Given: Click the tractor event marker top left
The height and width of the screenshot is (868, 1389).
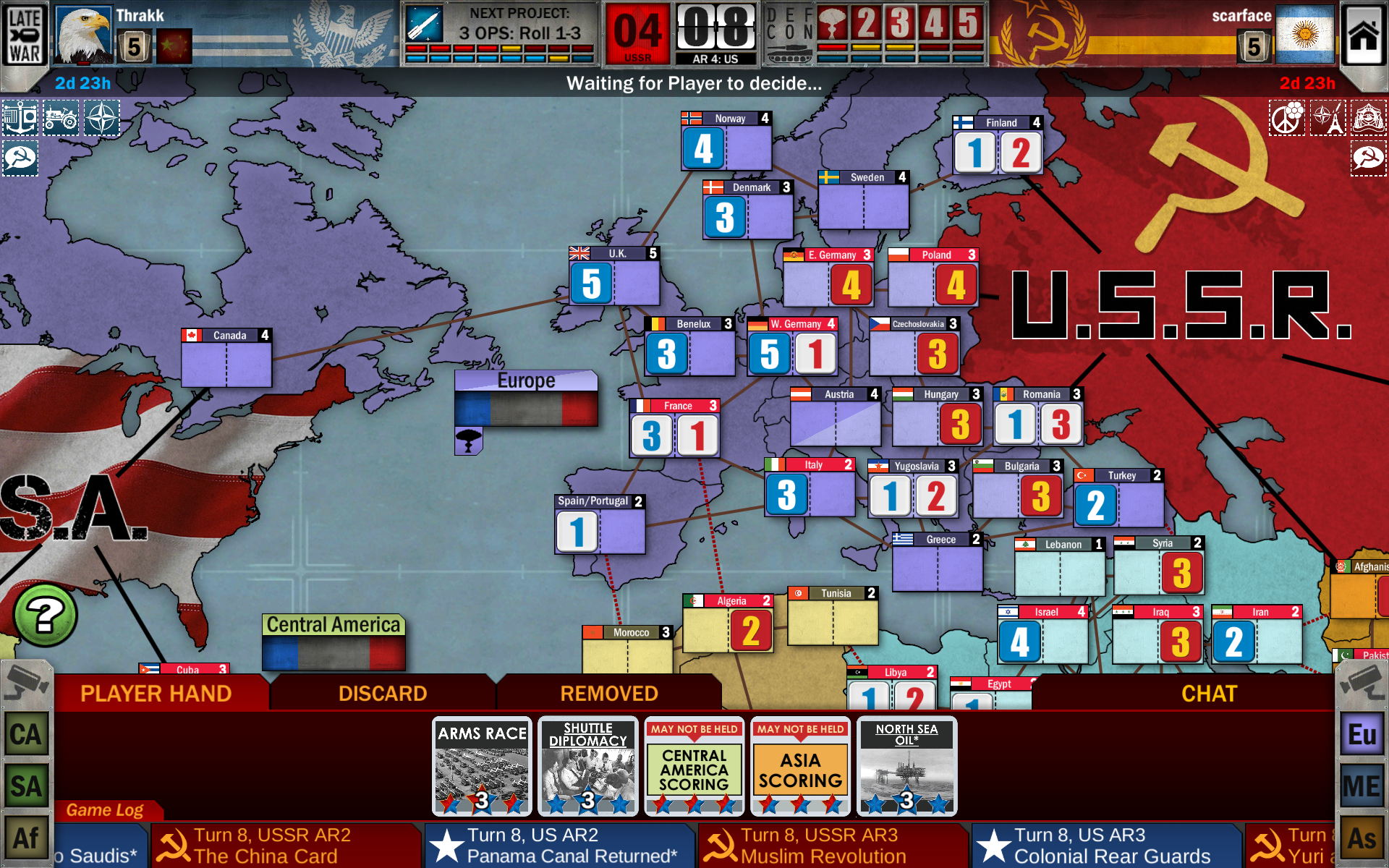Looking at the screenshot, I should pos(61,117).
